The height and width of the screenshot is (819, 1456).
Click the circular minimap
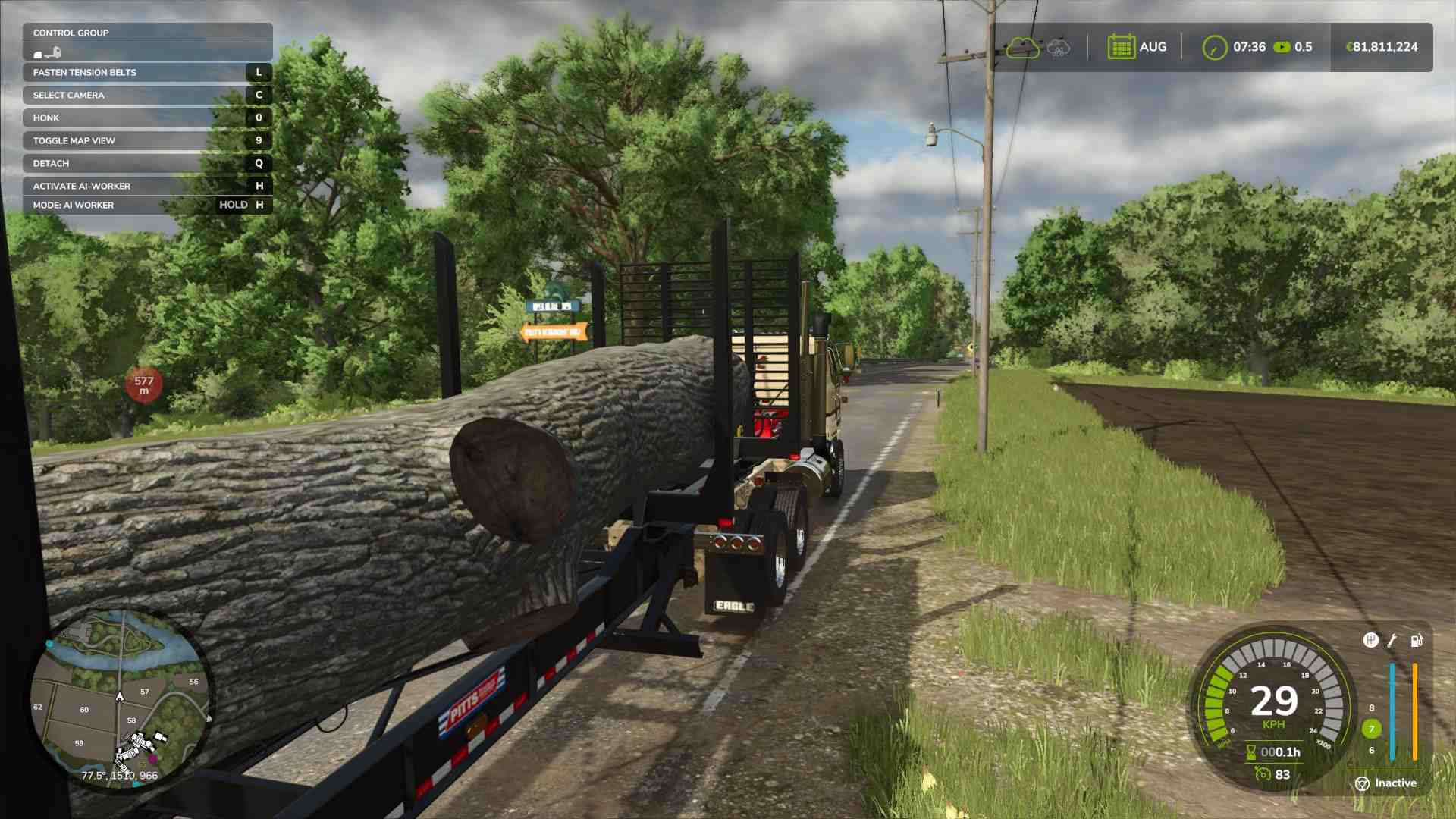pos(120,698)
